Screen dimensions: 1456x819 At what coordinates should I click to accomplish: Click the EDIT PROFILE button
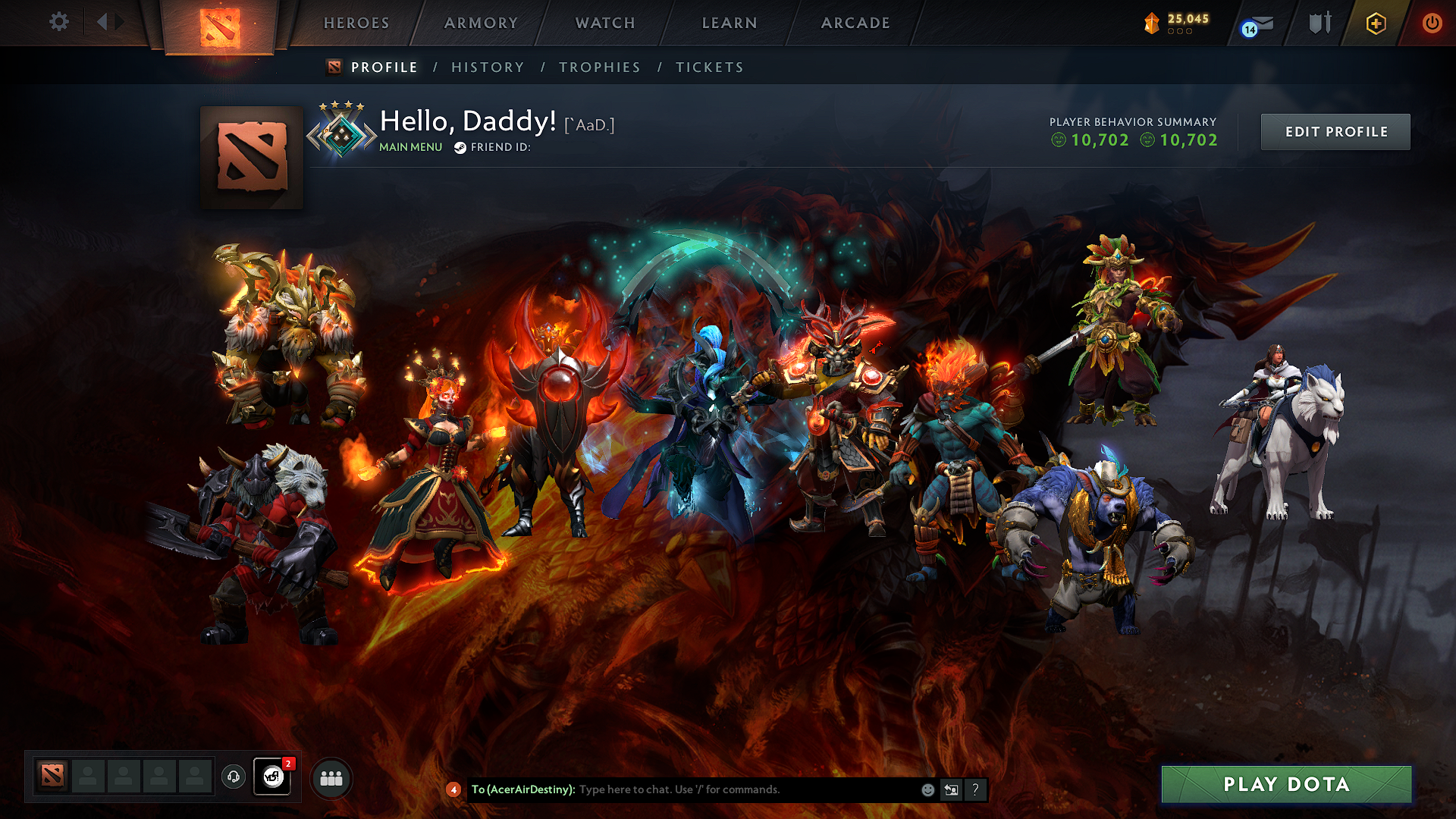point(1335,131)
